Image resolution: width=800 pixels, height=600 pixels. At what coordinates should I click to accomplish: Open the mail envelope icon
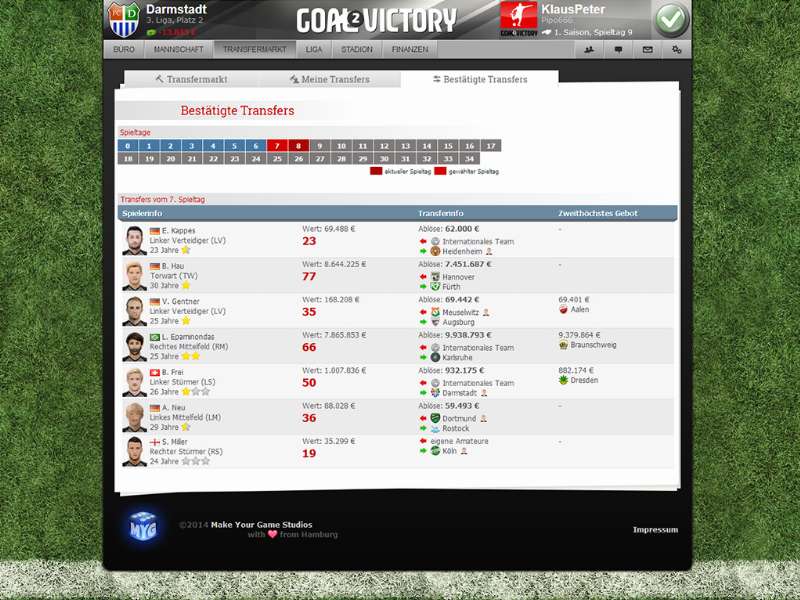point(647,49)
